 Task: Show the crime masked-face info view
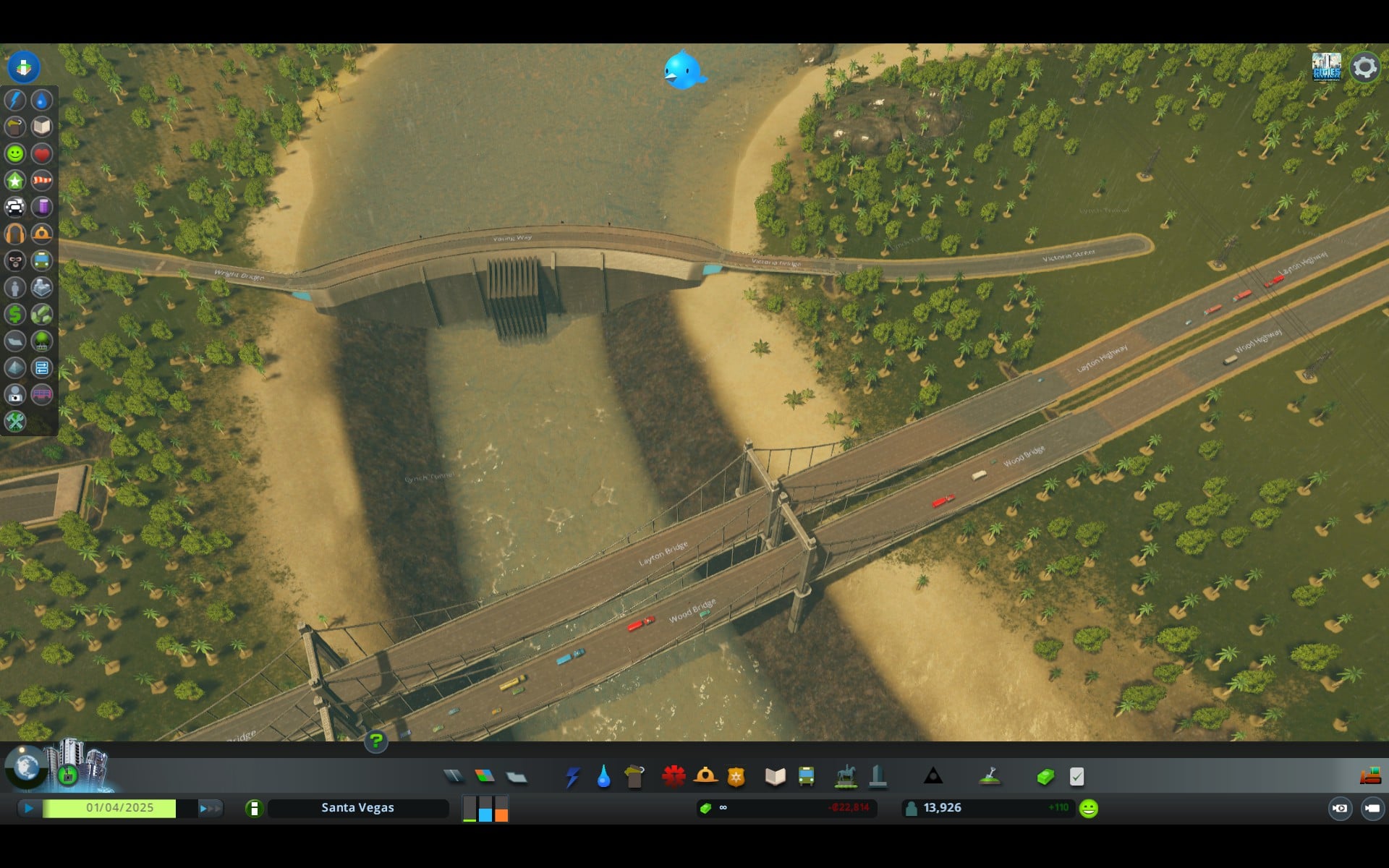click(x=15, y=260)
